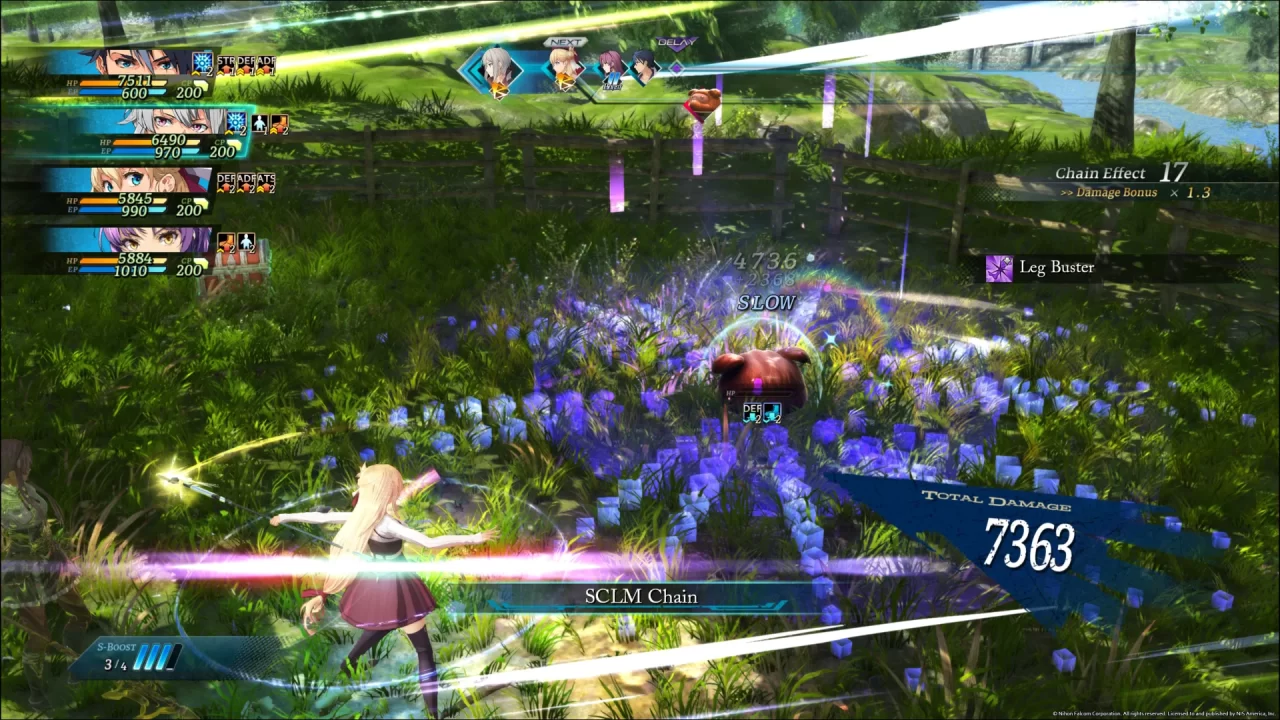Select the enemy pig's turn portrait in the queue
The width and height of the screenshot is (1280, 720).
point(703,100)
